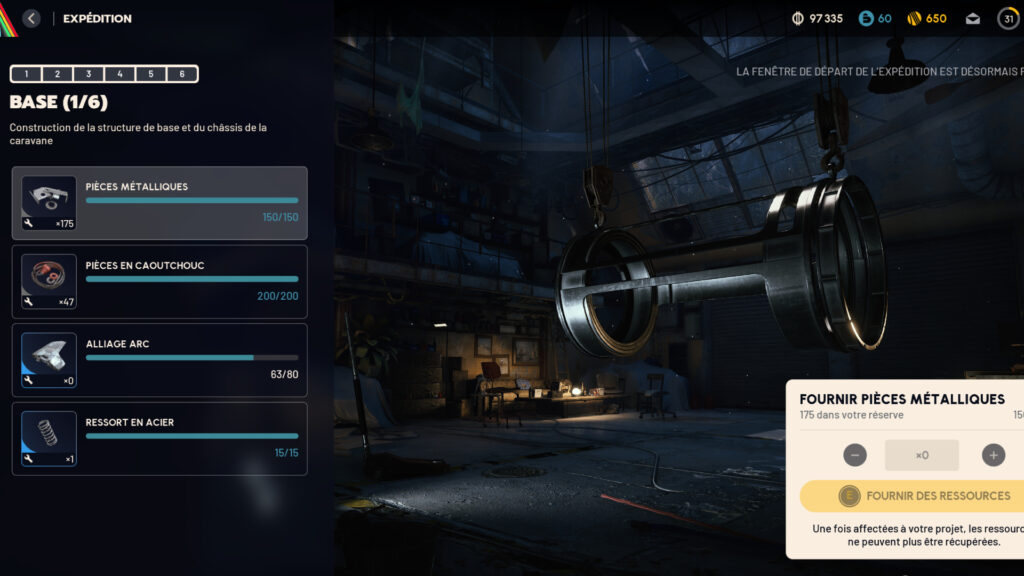Screen dimensions: 1024x576
Task: Decrease quantity with the minus button
Action: 855,455
